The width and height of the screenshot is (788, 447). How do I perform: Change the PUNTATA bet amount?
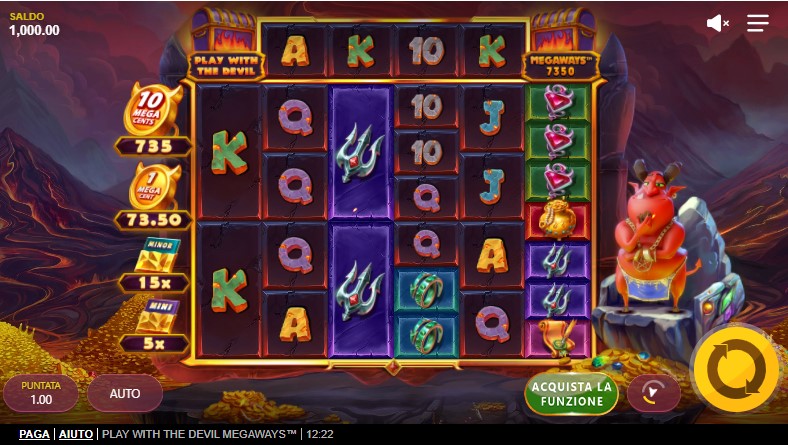[41, 393]
